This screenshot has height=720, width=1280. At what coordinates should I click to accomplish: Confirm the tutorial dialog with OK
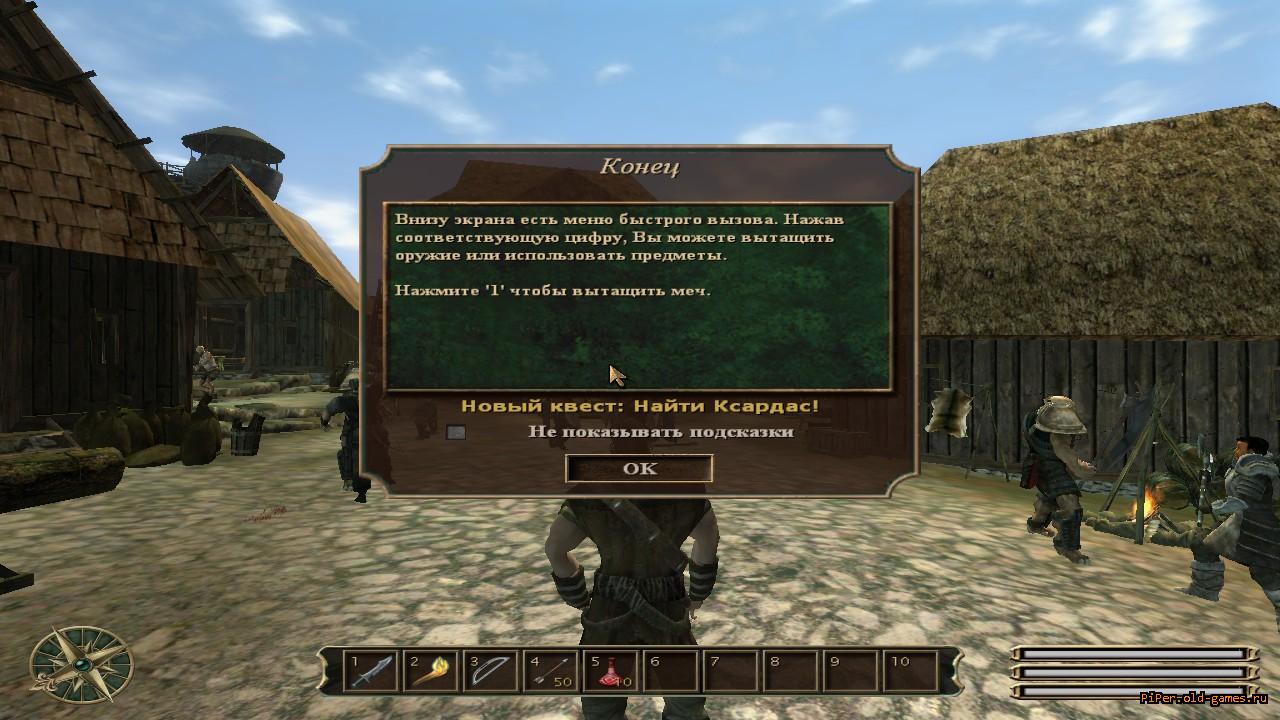pos(639,468)
